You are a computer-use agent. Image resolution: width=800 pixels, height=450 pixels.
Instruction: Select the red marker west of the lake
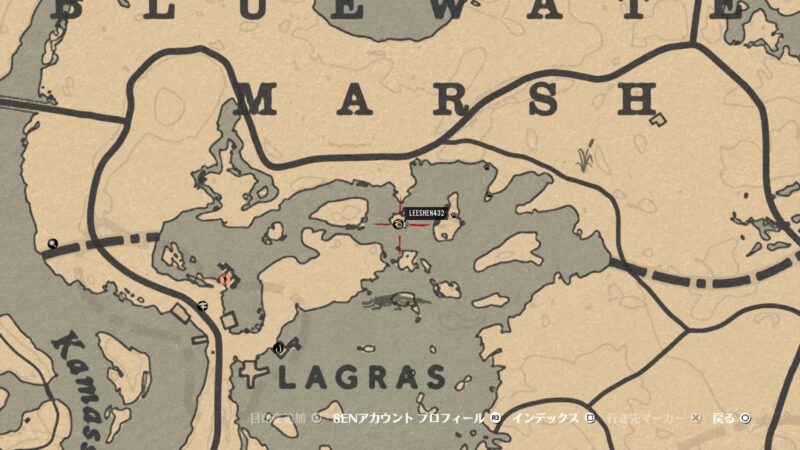(x=225, y=280)
